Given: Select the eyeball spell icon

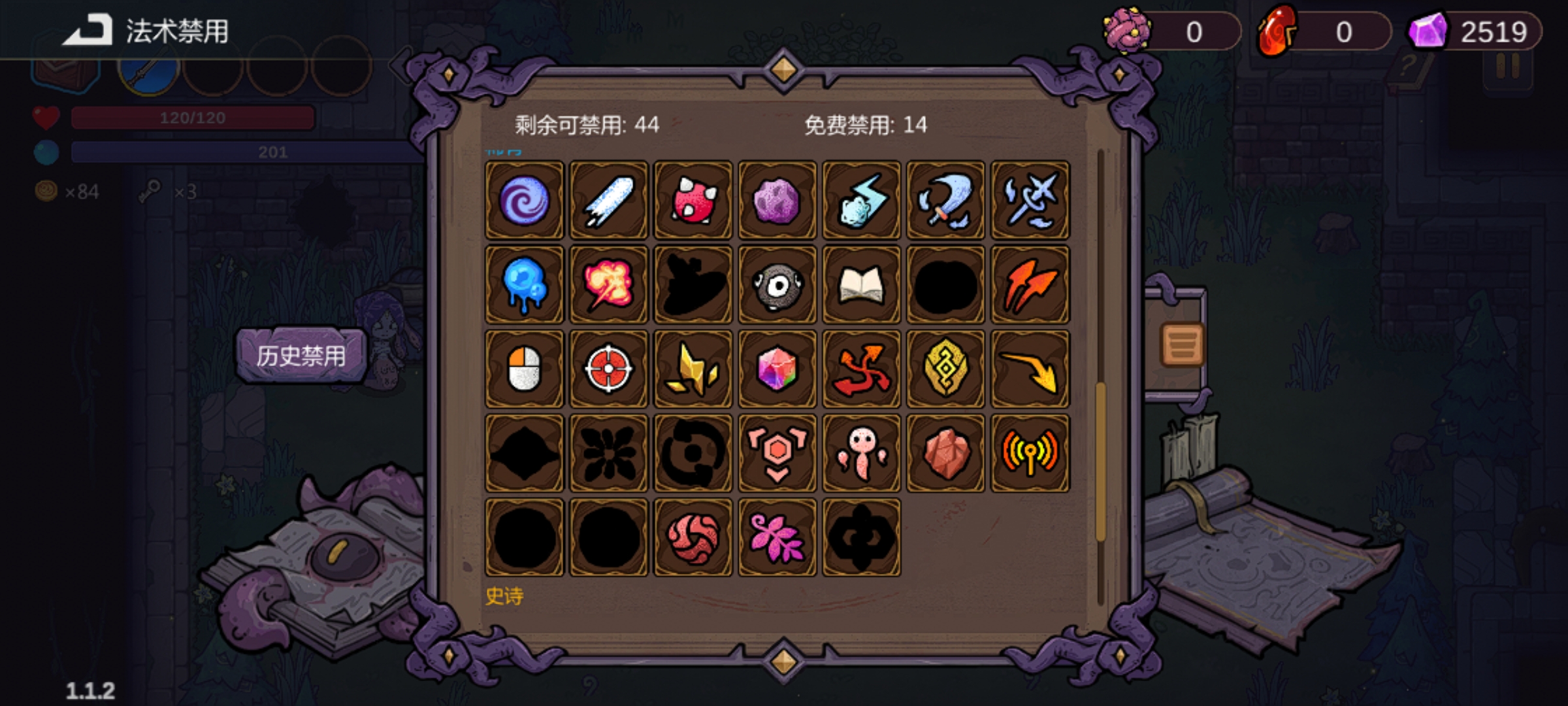Looking at the screenshot, I should (776, 284).
